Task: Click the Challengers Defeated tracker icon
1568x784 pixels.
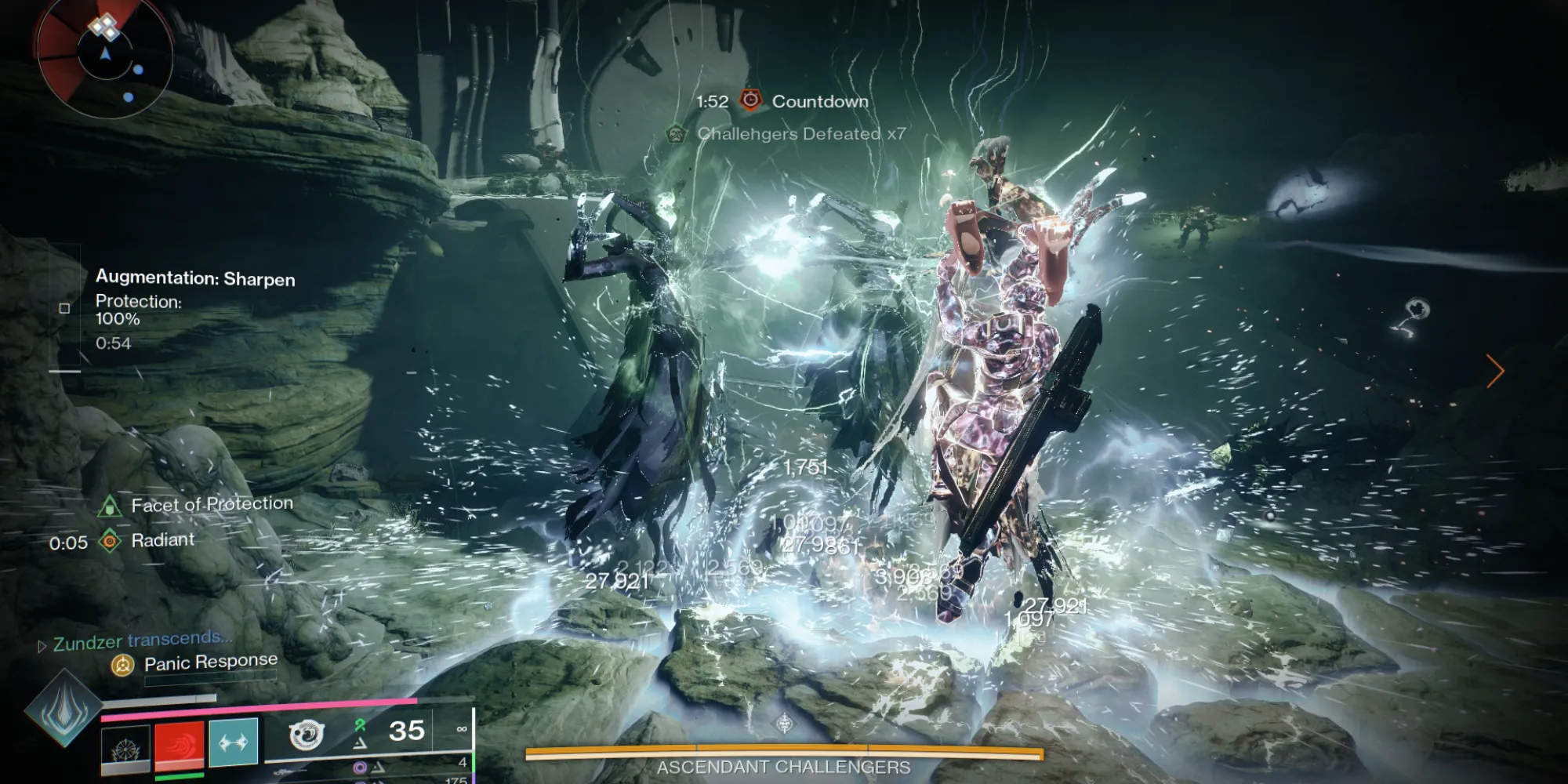Action: pos(675,134)
